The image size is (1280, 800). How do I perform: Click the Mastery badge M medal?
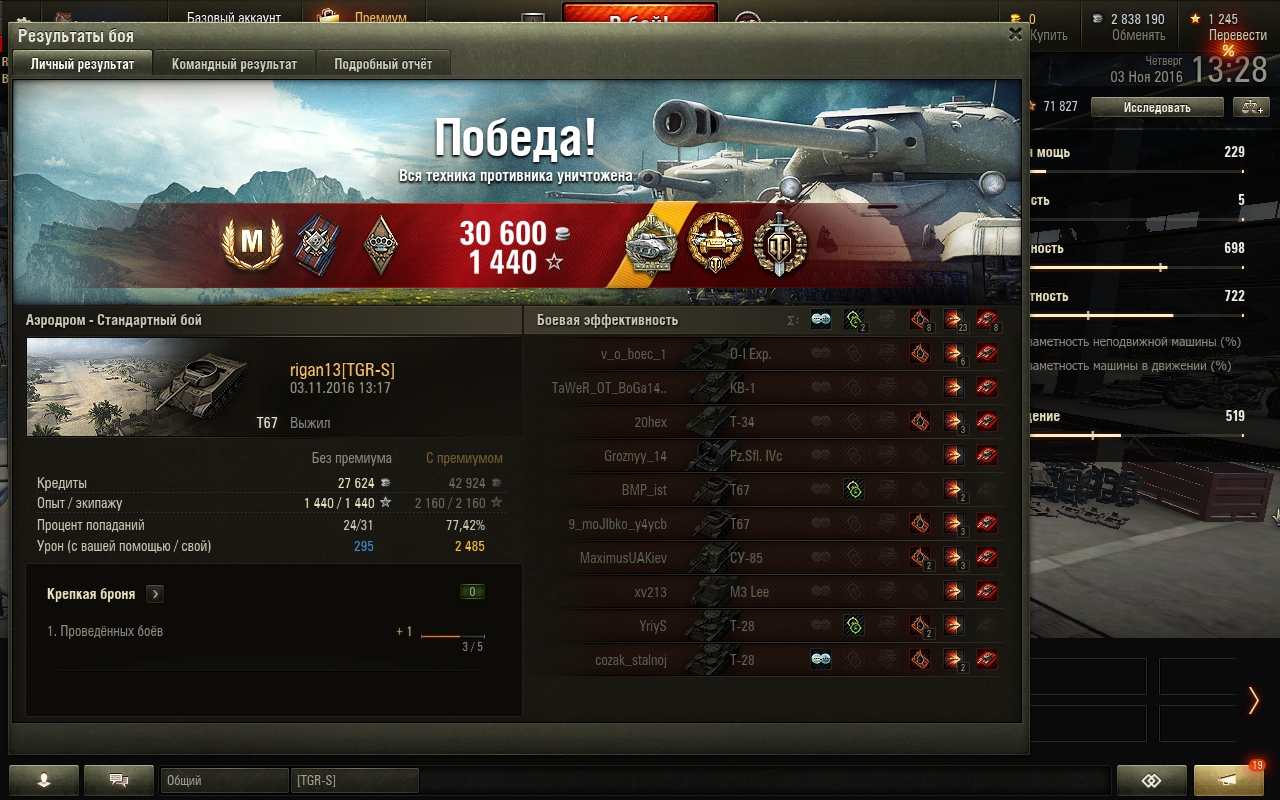[251, 243]
